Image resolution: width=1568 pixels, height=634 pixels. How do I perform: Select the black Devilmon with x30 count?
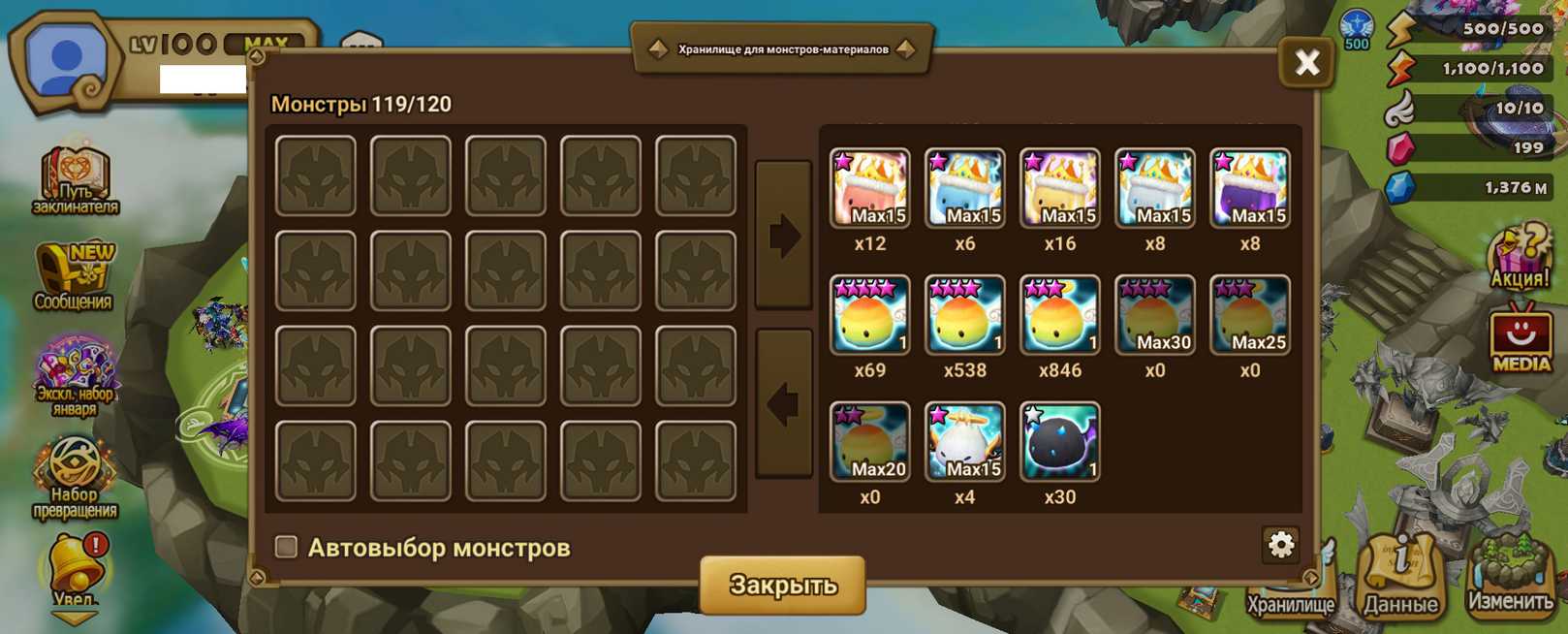pos(1059,442)
